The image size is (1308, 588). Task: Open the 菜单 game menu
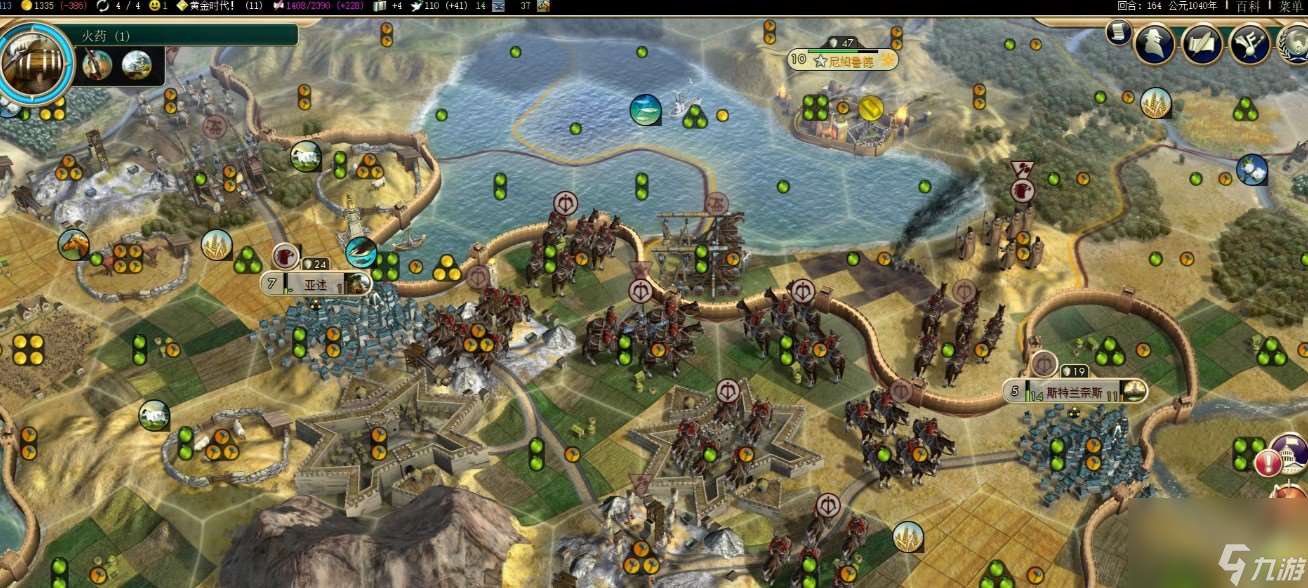point(1290,6)
